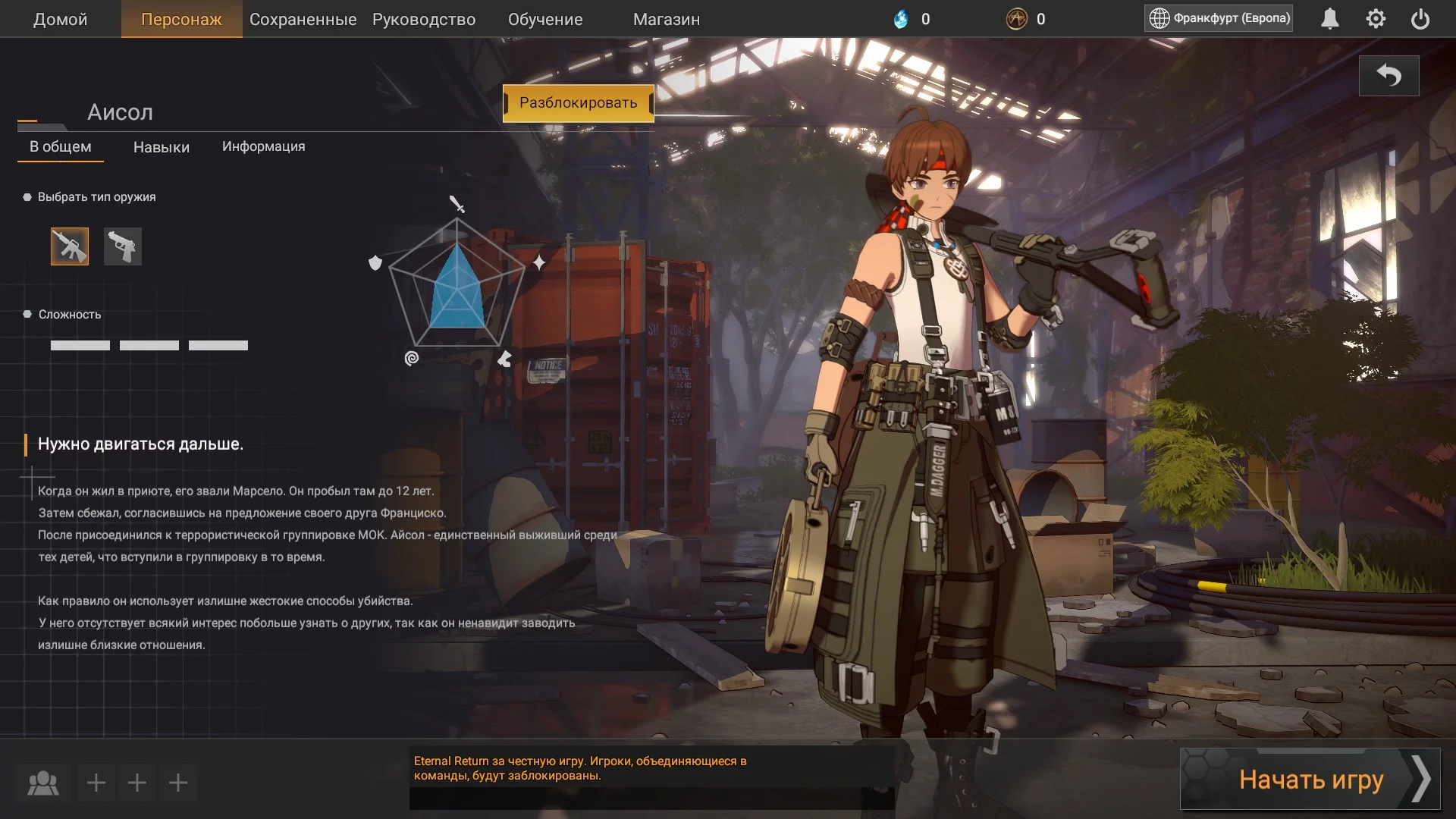Go back with the return arrow button
The width and height of the screenshot is (1456, 819).
coord(1389,76)
